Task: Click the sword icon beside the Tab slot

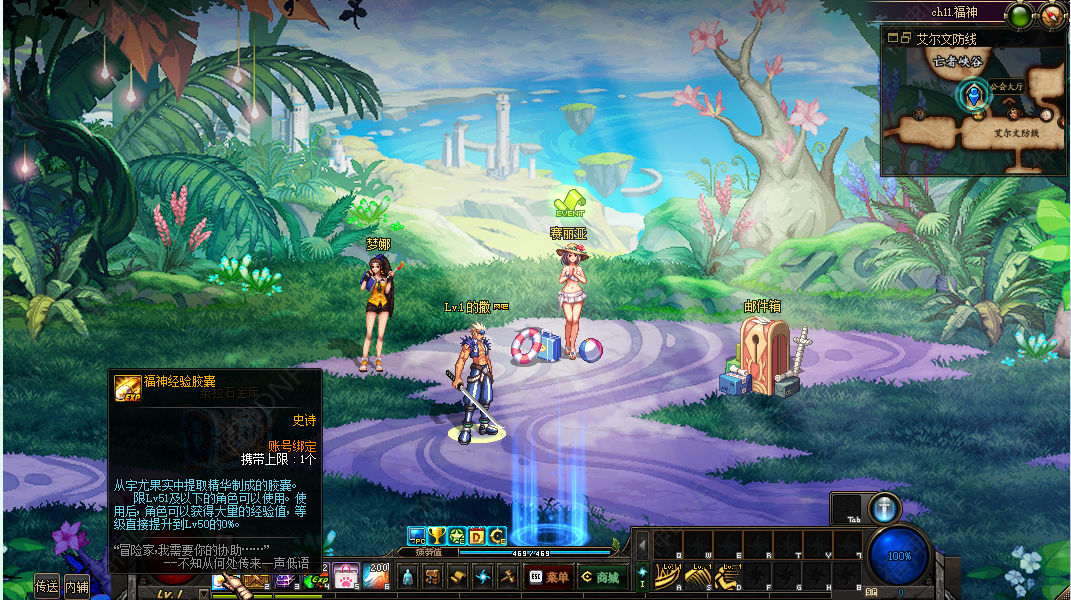Action: coord(884,508)
